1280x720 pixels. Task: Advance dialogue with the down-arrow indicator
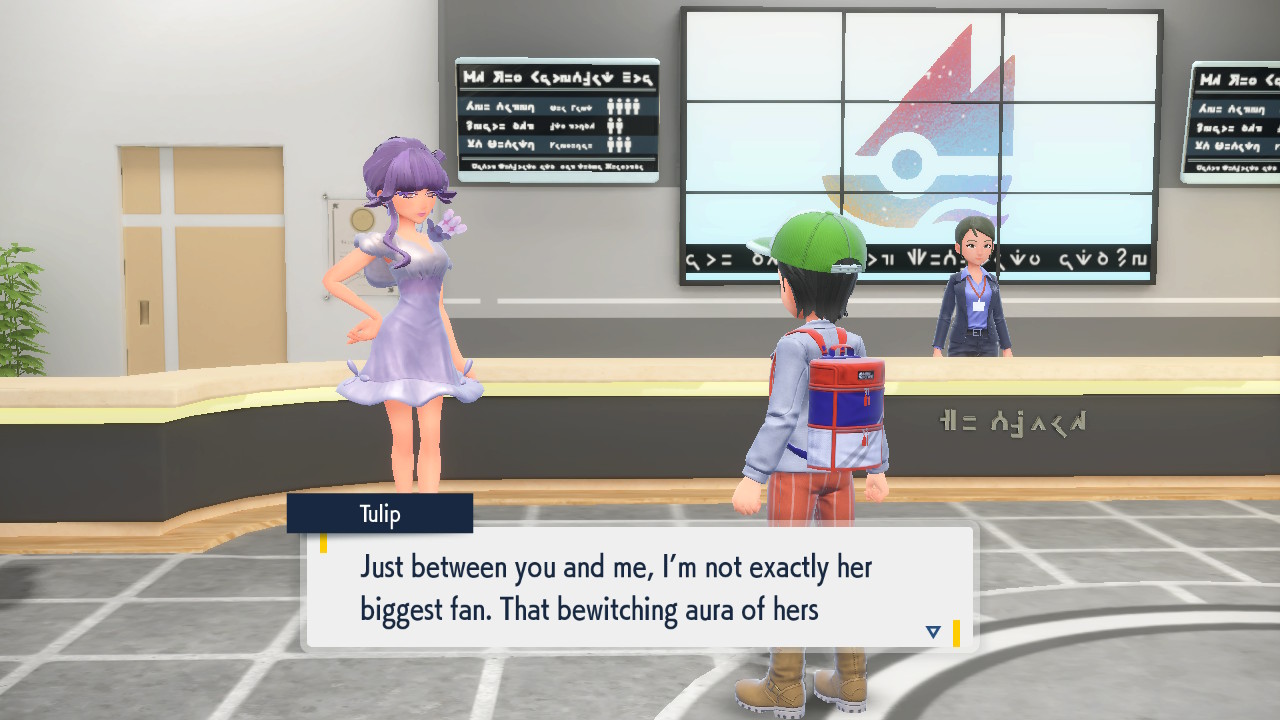933,632
